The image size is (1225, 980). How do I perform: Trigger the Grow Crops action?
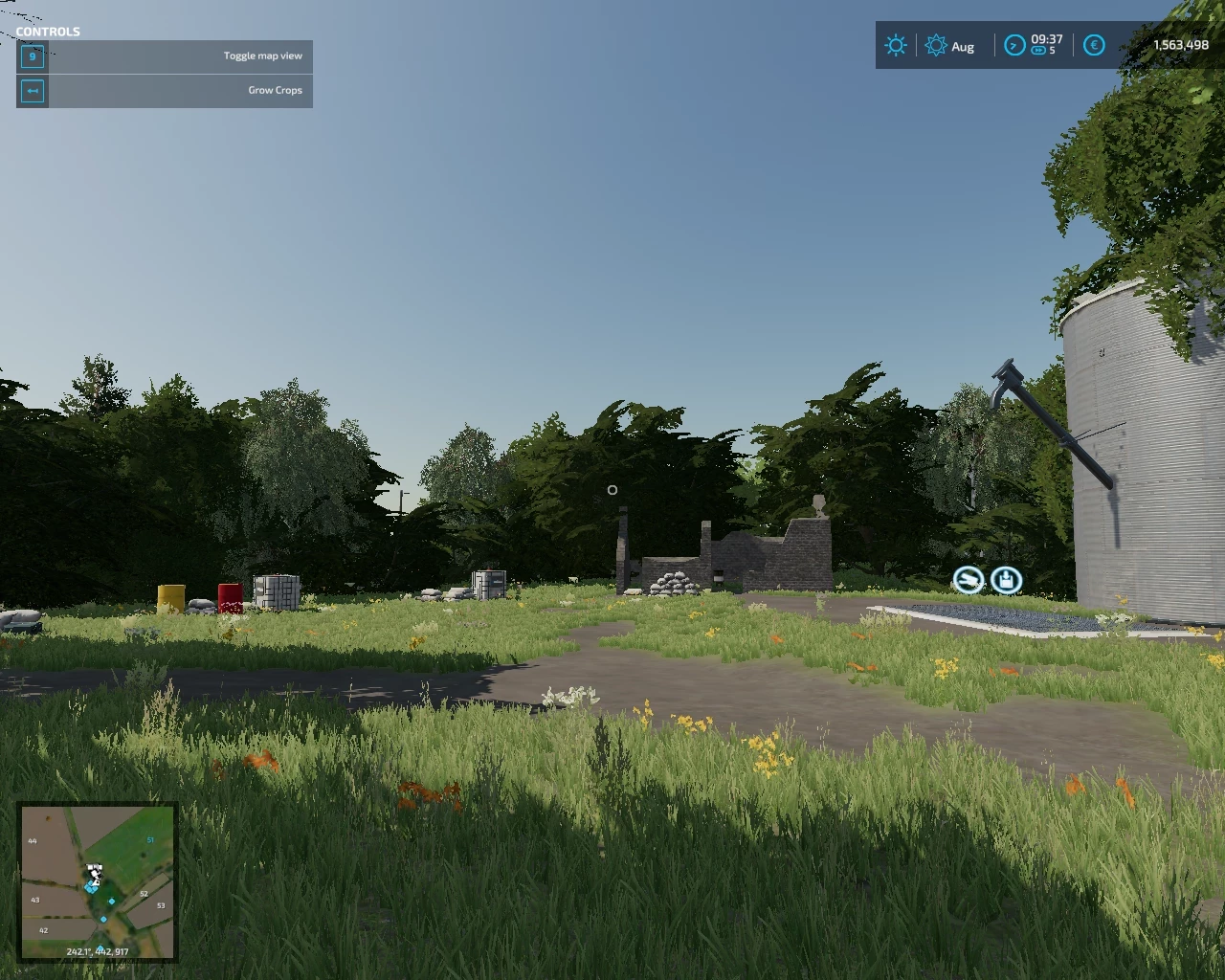coord(275,90)
